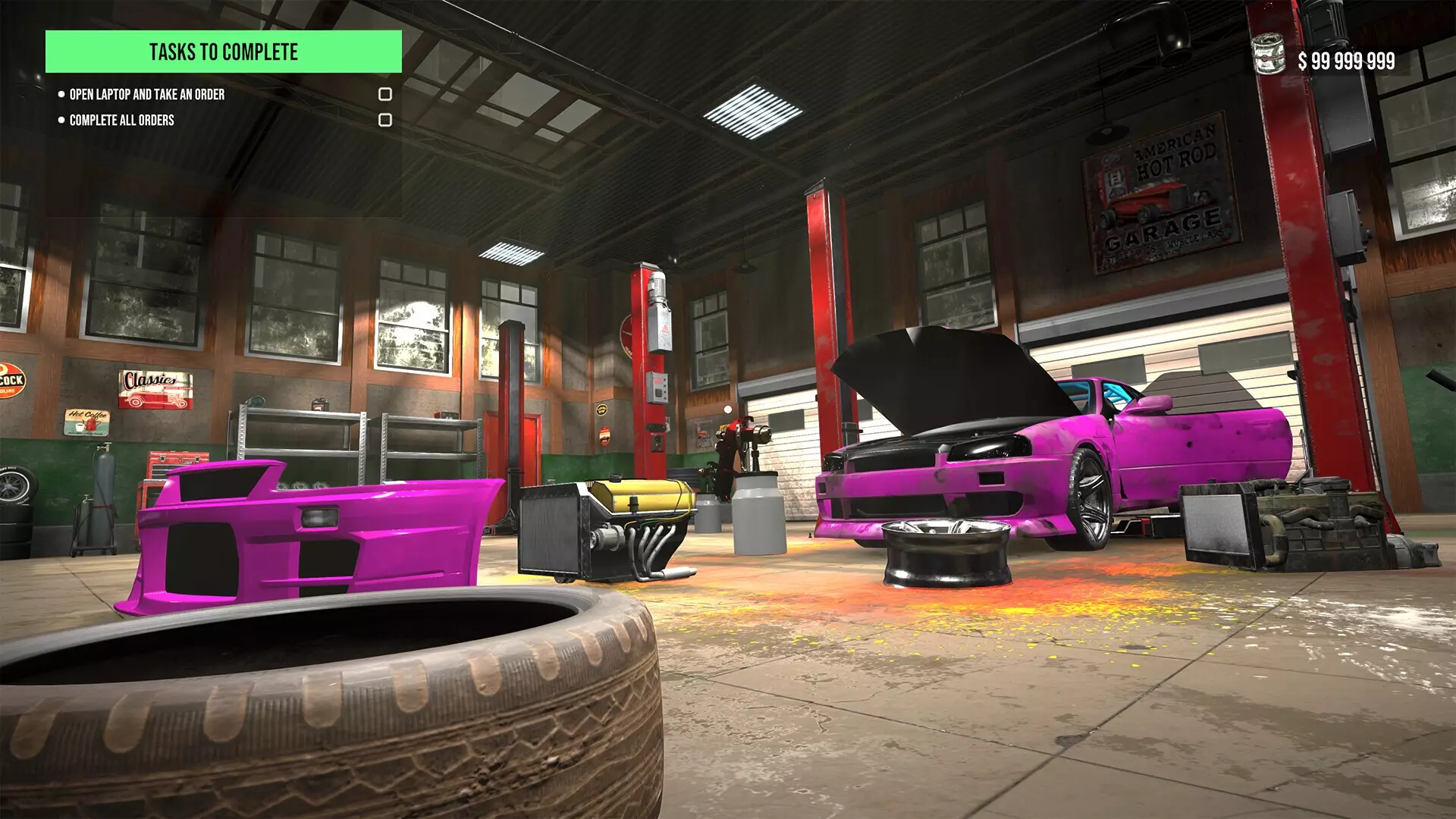Select the pink front bumper part
This screenshot has height=819, width=1456.
(303, 531)
